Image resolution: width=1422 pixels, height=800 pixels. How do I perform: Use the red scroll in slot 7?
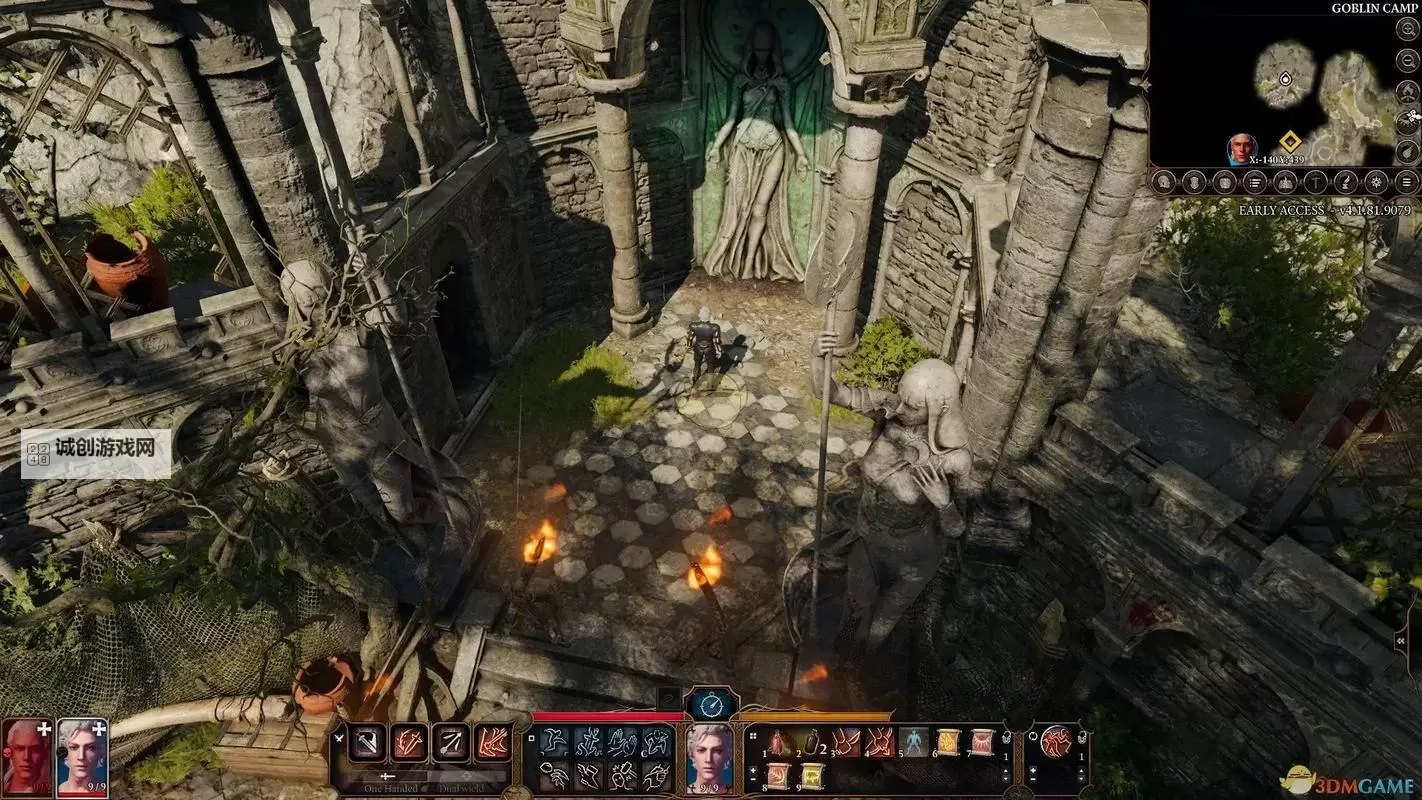(x=982, y=742)
